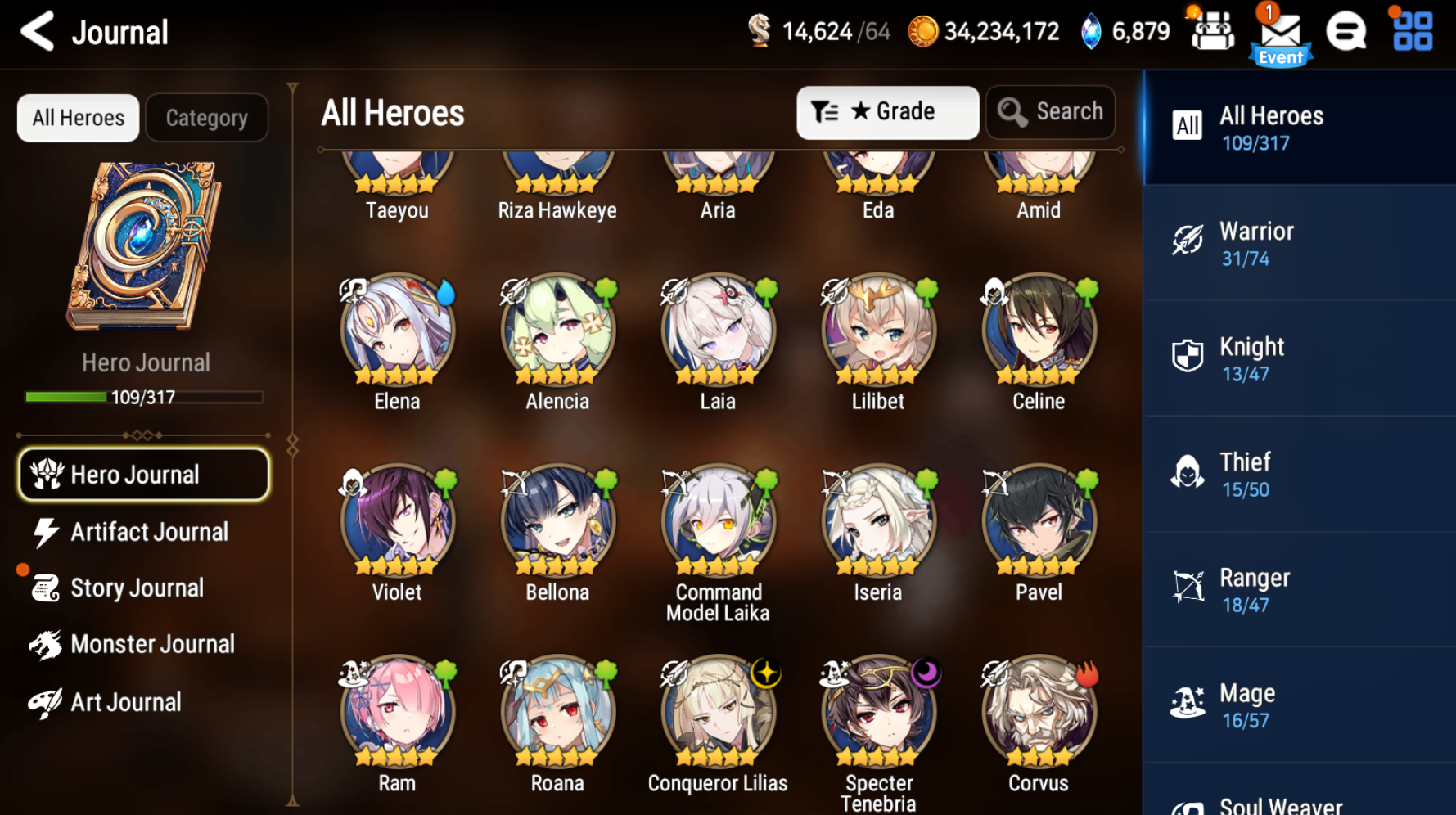Image resolution: width=1456 pixels, height=815 pixels.
Task: Open the hero Search
Action: tap(1050, 112)
